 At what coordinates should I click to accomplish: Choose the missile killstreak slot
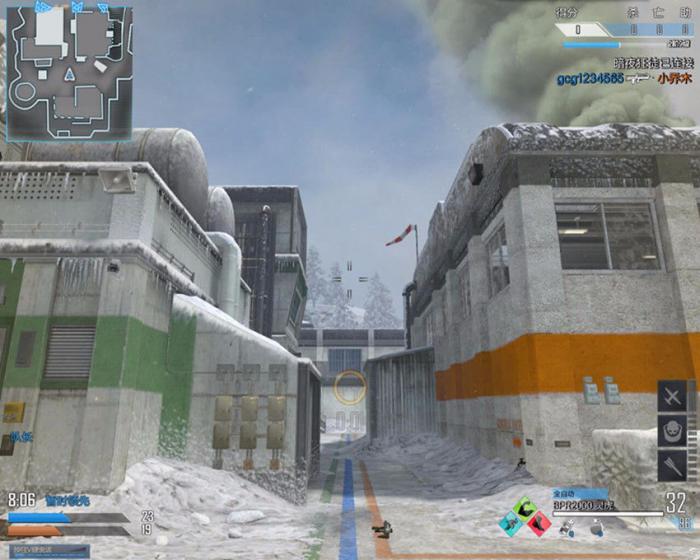pyautogui.click(x=672, y=466)
